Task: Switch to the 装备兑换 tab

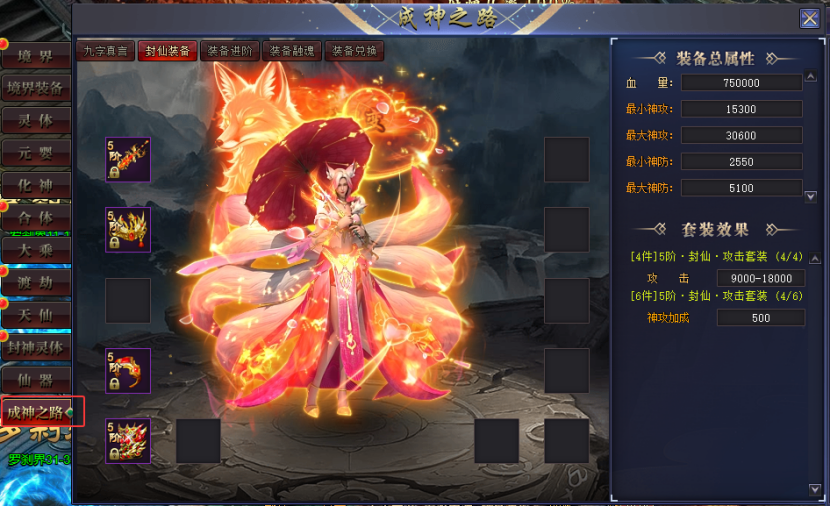Action: click(x=353, y=51)
